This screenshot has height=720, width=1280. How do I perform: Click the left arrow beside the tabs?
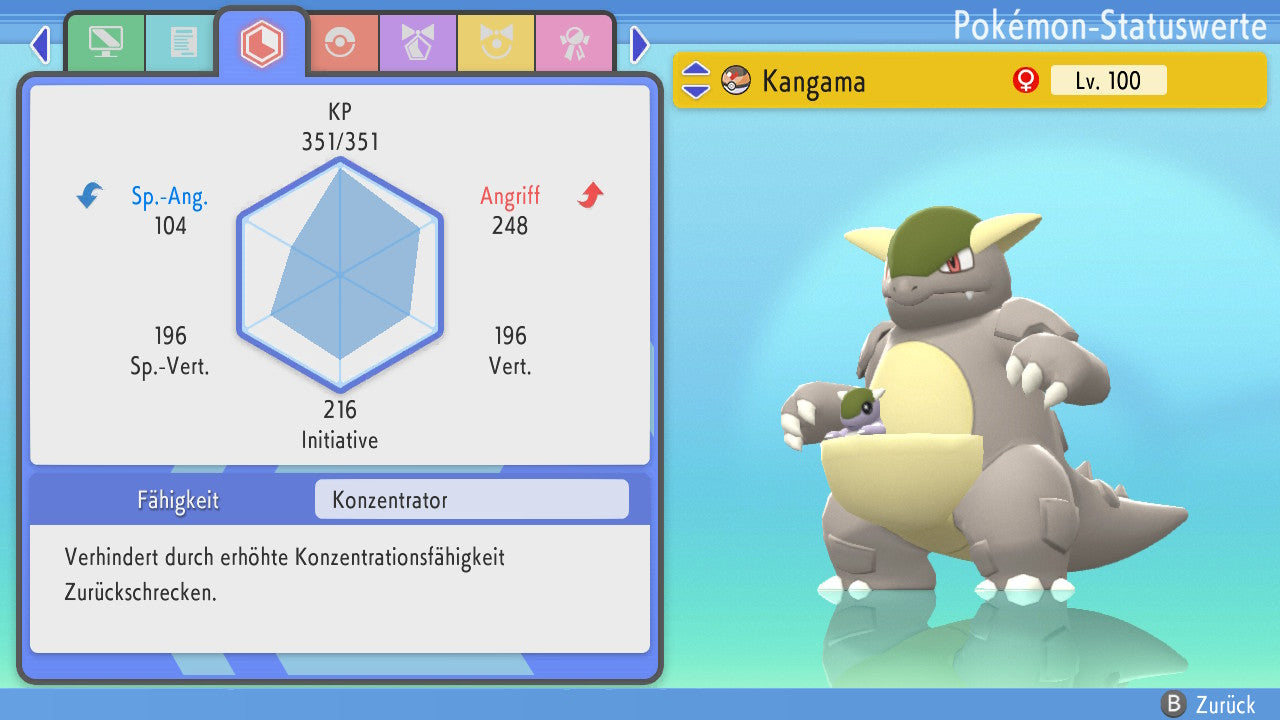40,44
